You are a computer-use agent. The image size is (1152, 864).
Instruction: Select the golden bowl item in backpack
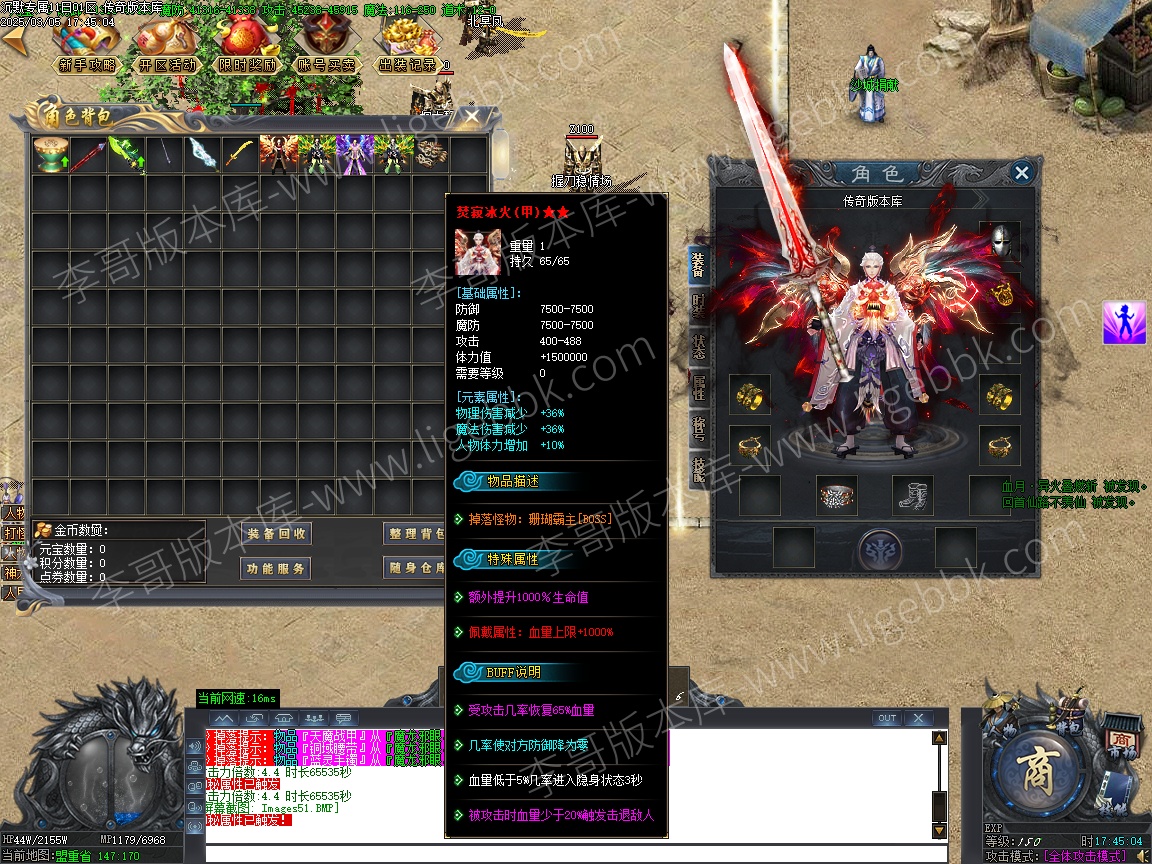pyautogui.click(x=50, y=155)
